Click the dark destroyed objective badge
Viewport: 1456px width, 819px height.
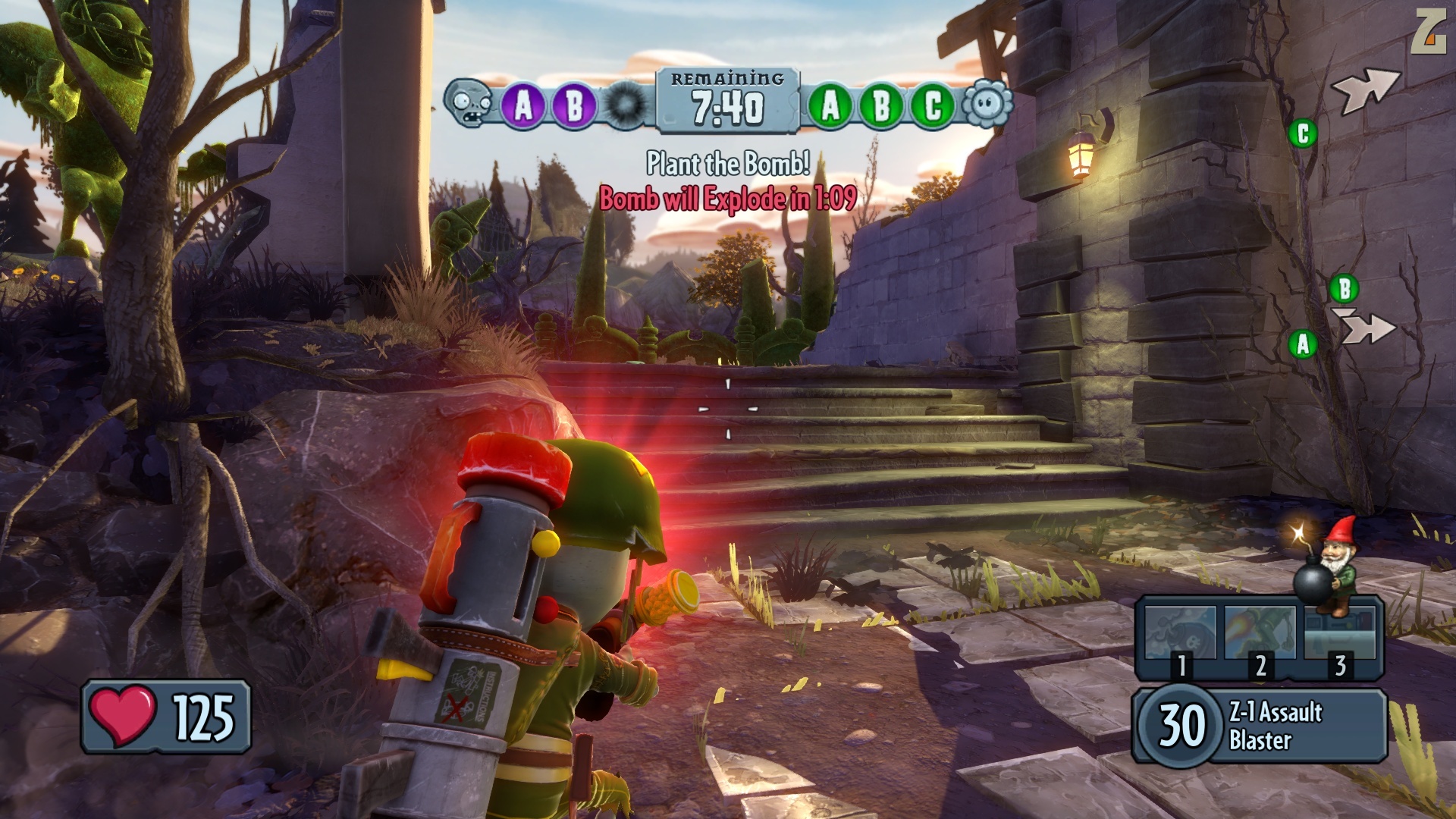pyautogui.click(x=626, y=105)
